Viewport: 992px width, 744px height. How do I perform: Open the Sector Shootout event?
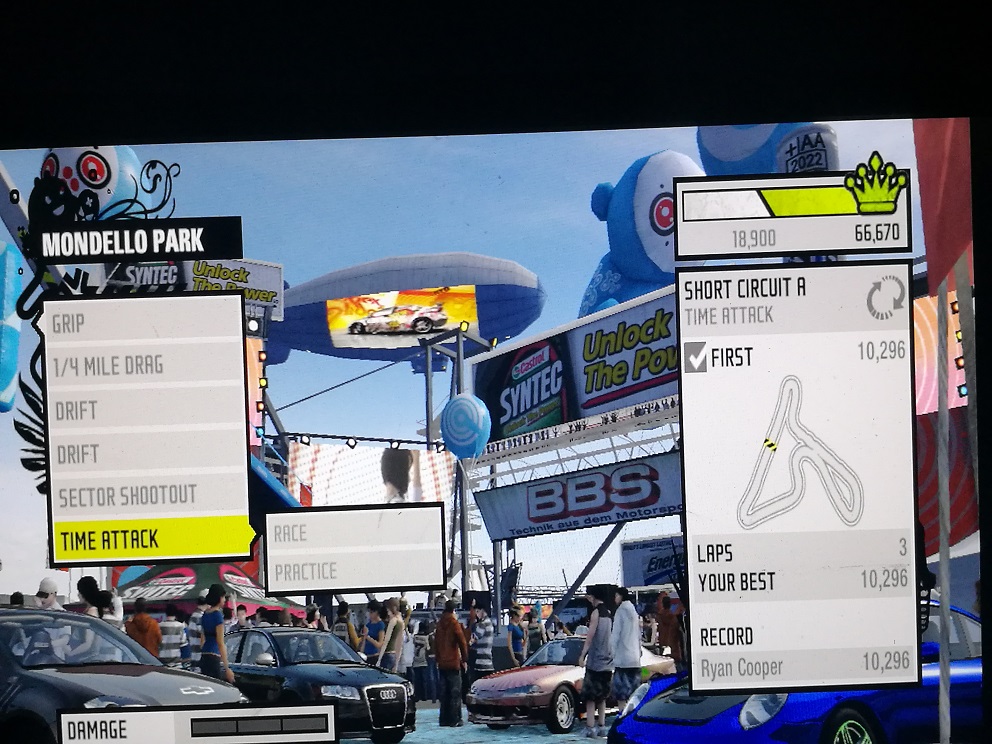click(145, 496)
